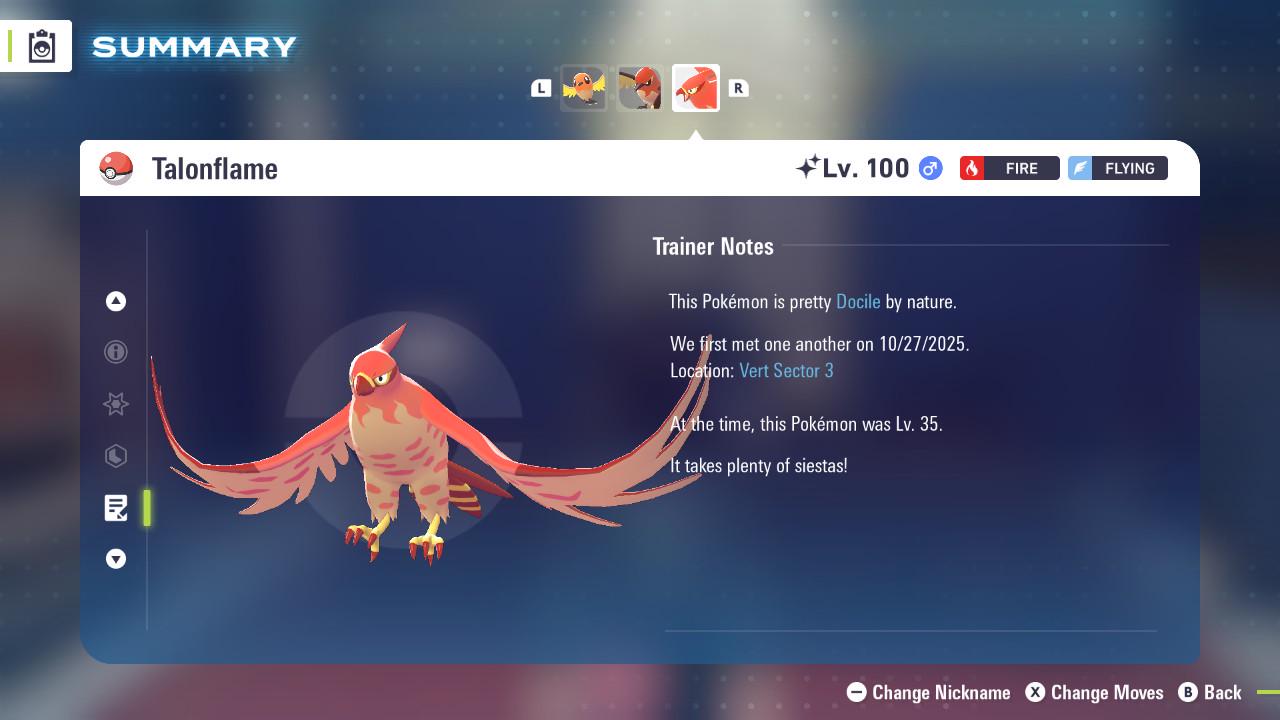Viewport: 1280px width, 720px height.
Task: Click the Poké Ball icon beside Talonflame's name
Action: tap(117, 168)
